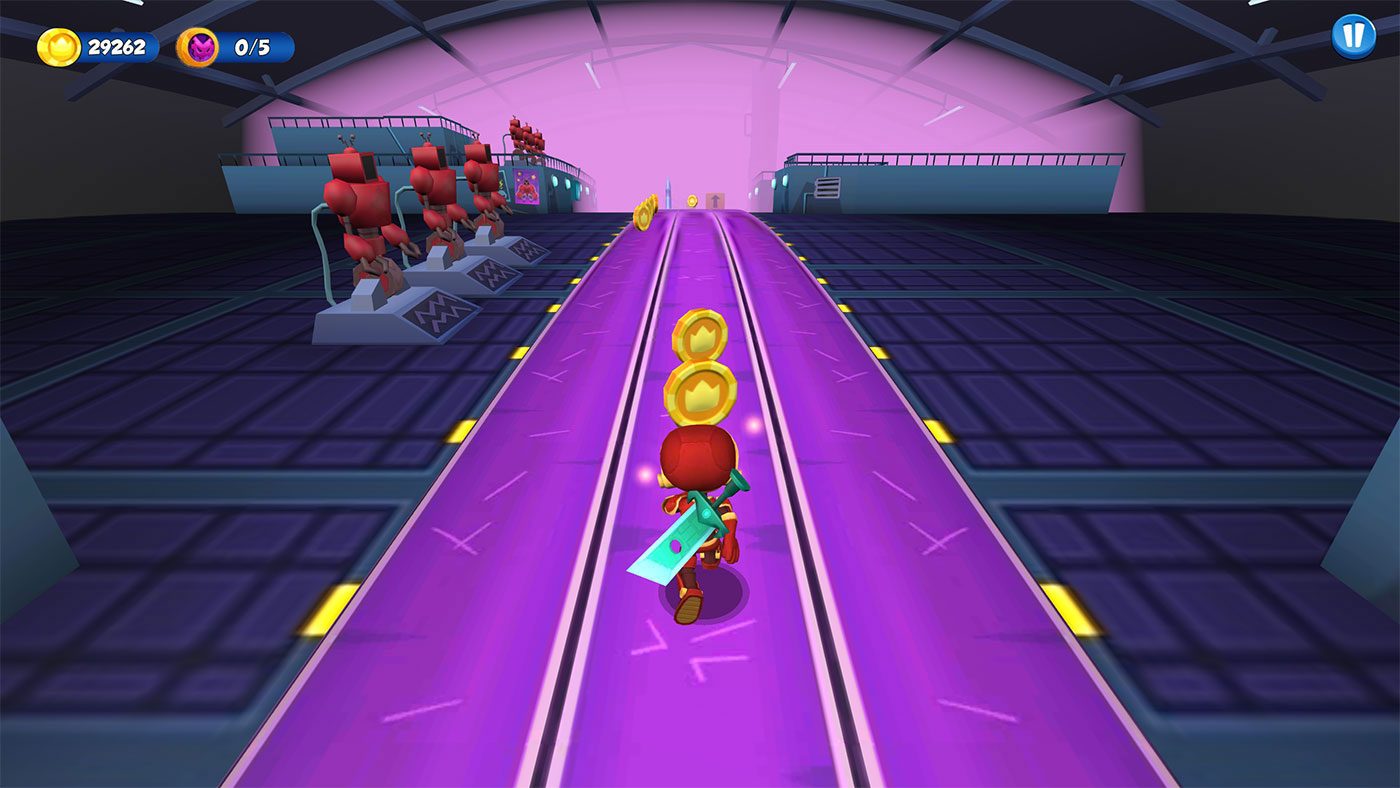
Task: Tap the pink spark trailing behind the runner
Action: (x=753, y=424)
